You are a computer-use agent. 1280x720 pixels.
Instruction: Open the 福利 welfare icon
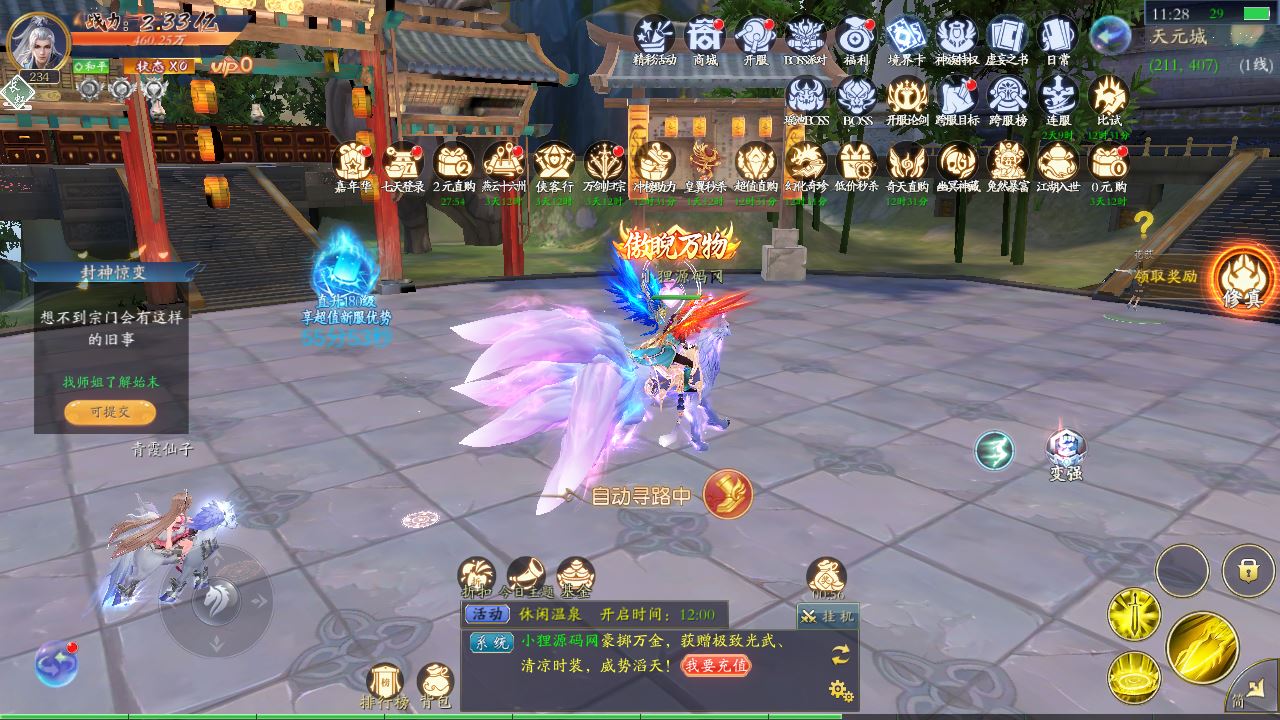pos(856,37)
